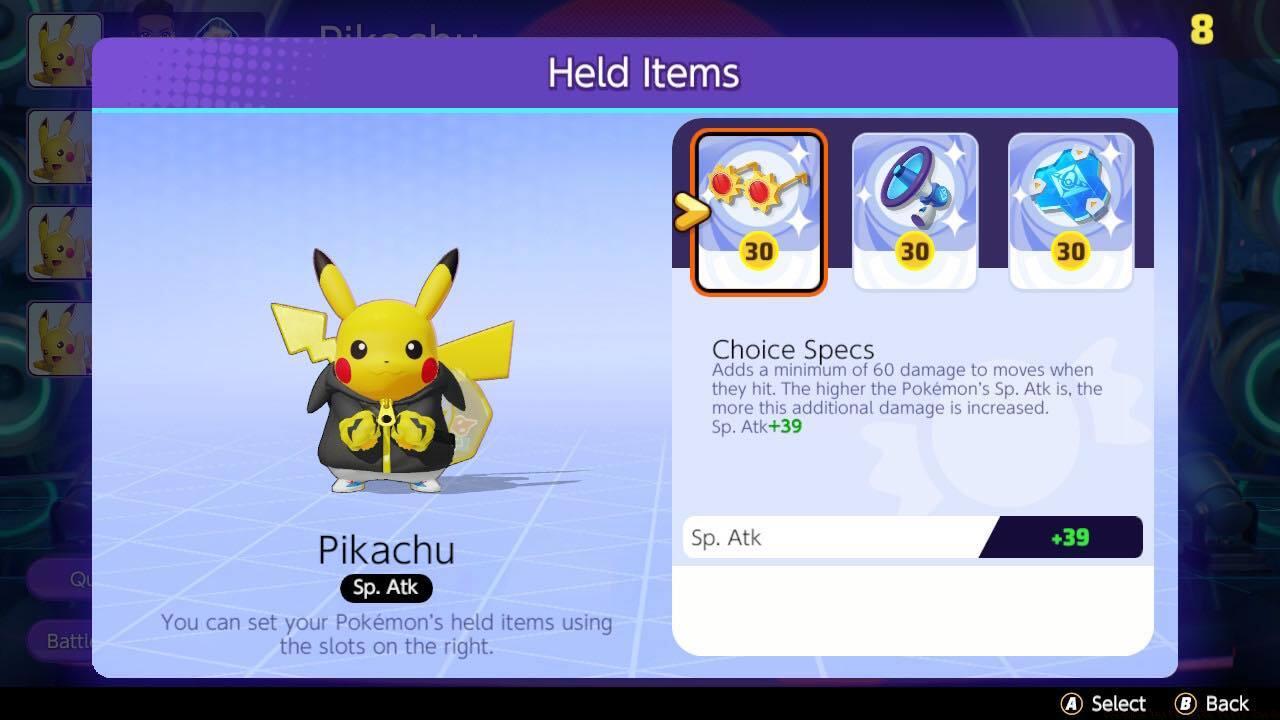Click the yellow arrow selection marker

pyautogui.click(x=688, y=212)
